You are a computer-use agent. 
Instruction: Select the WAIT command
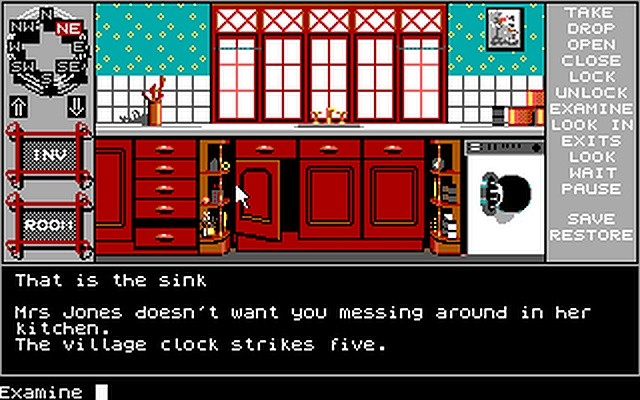click(588, 172)
